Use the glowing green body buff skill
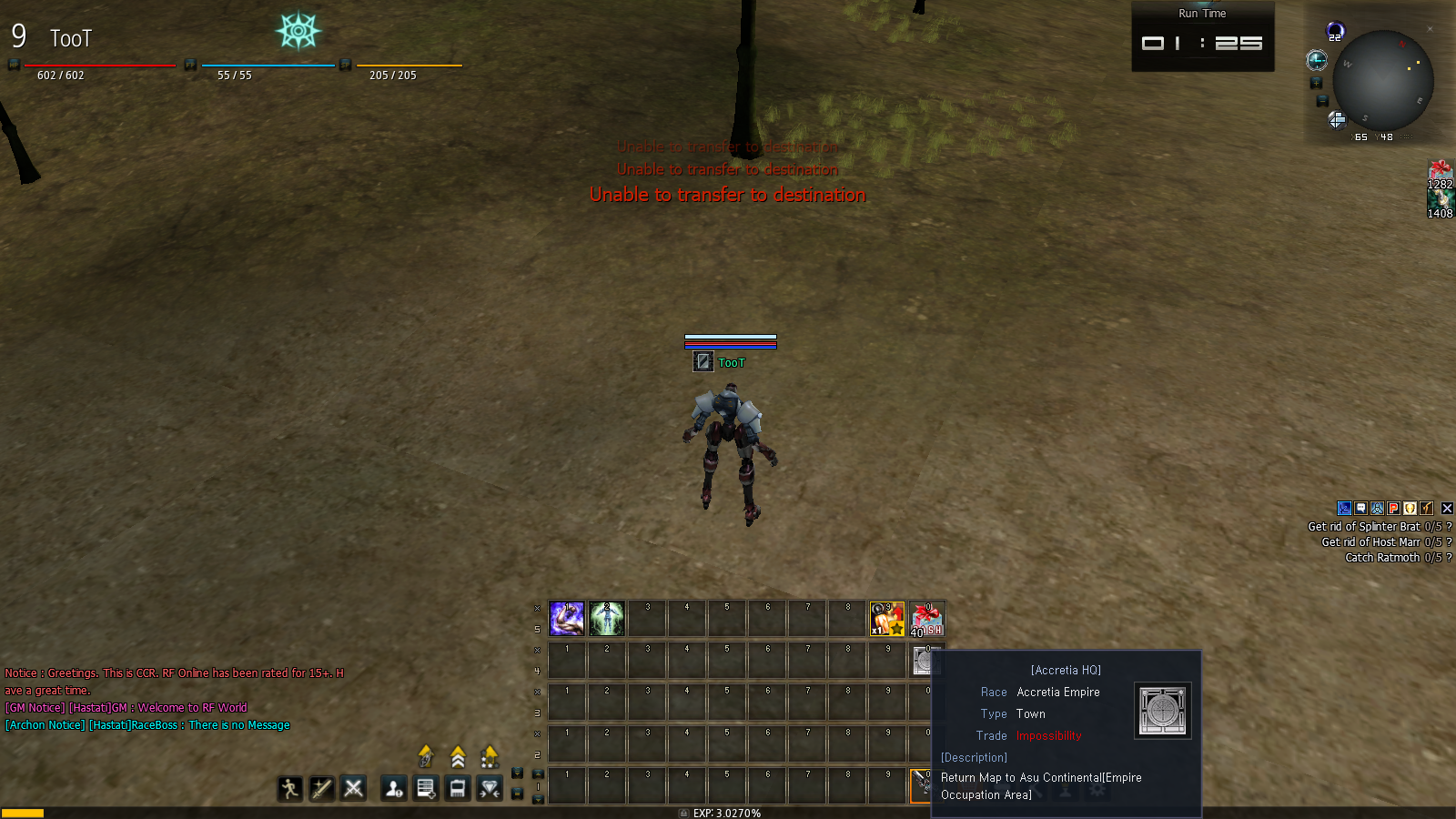 click(607, 619)
